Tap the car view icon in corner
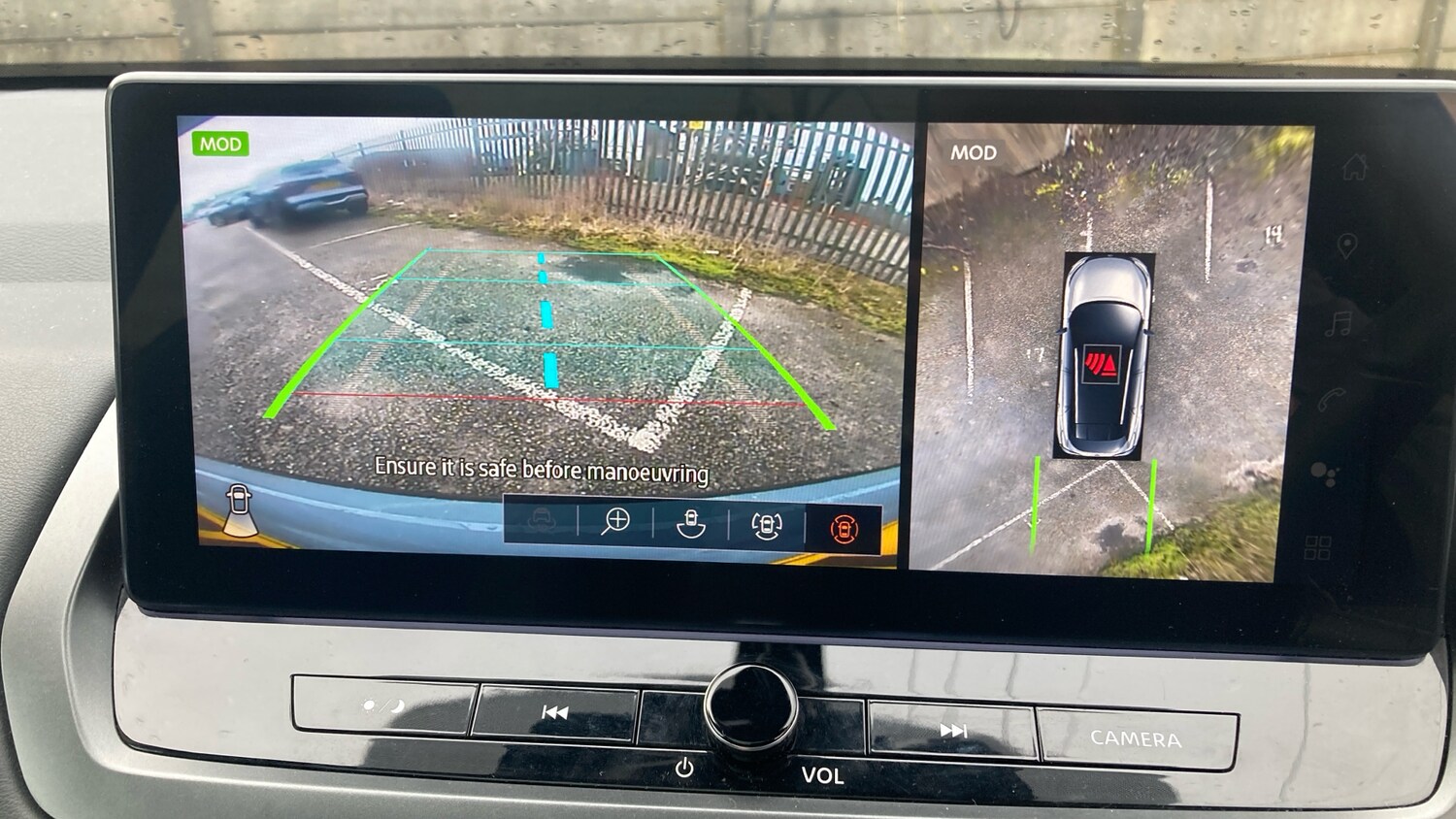This screenshot has width=1456, height=819. coord(239,509)
